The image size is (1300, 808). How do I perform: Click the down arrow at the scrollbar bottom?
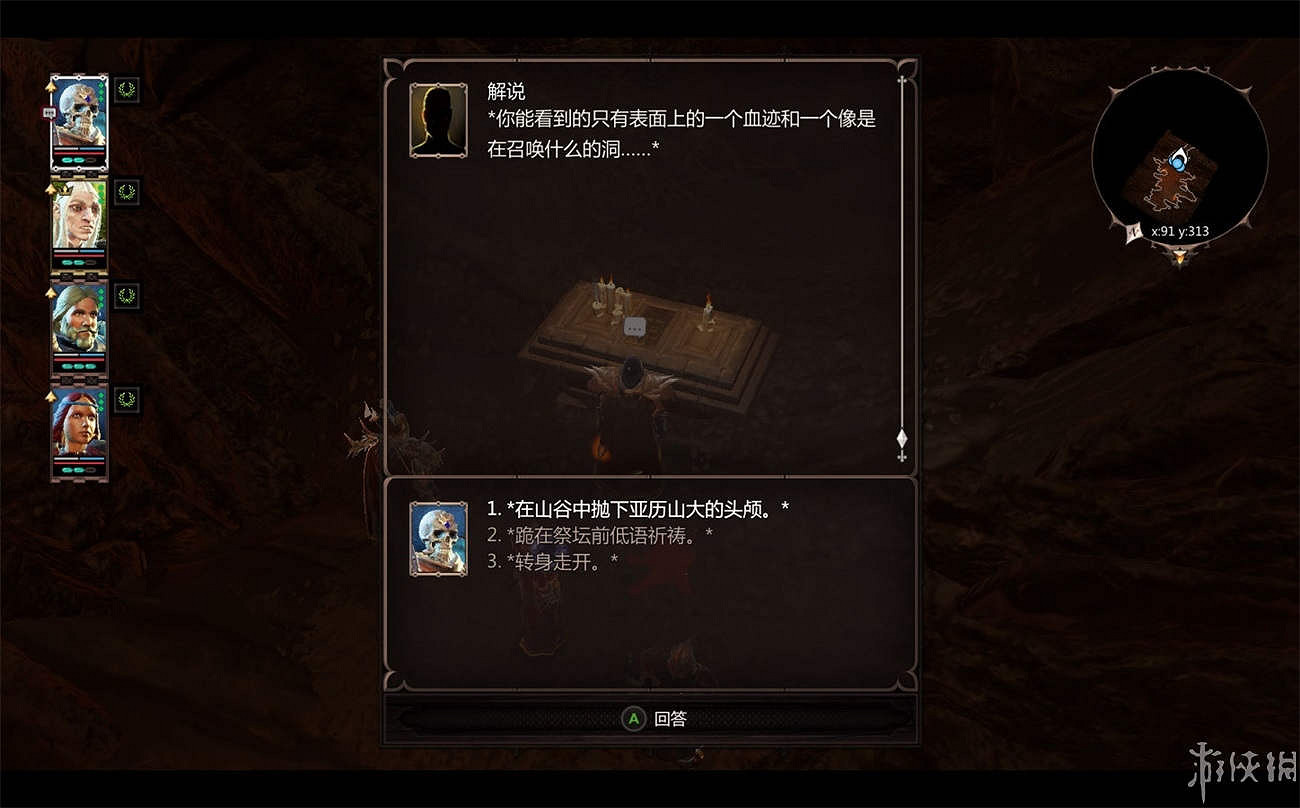pyautogui.click(x=900, y=457)
